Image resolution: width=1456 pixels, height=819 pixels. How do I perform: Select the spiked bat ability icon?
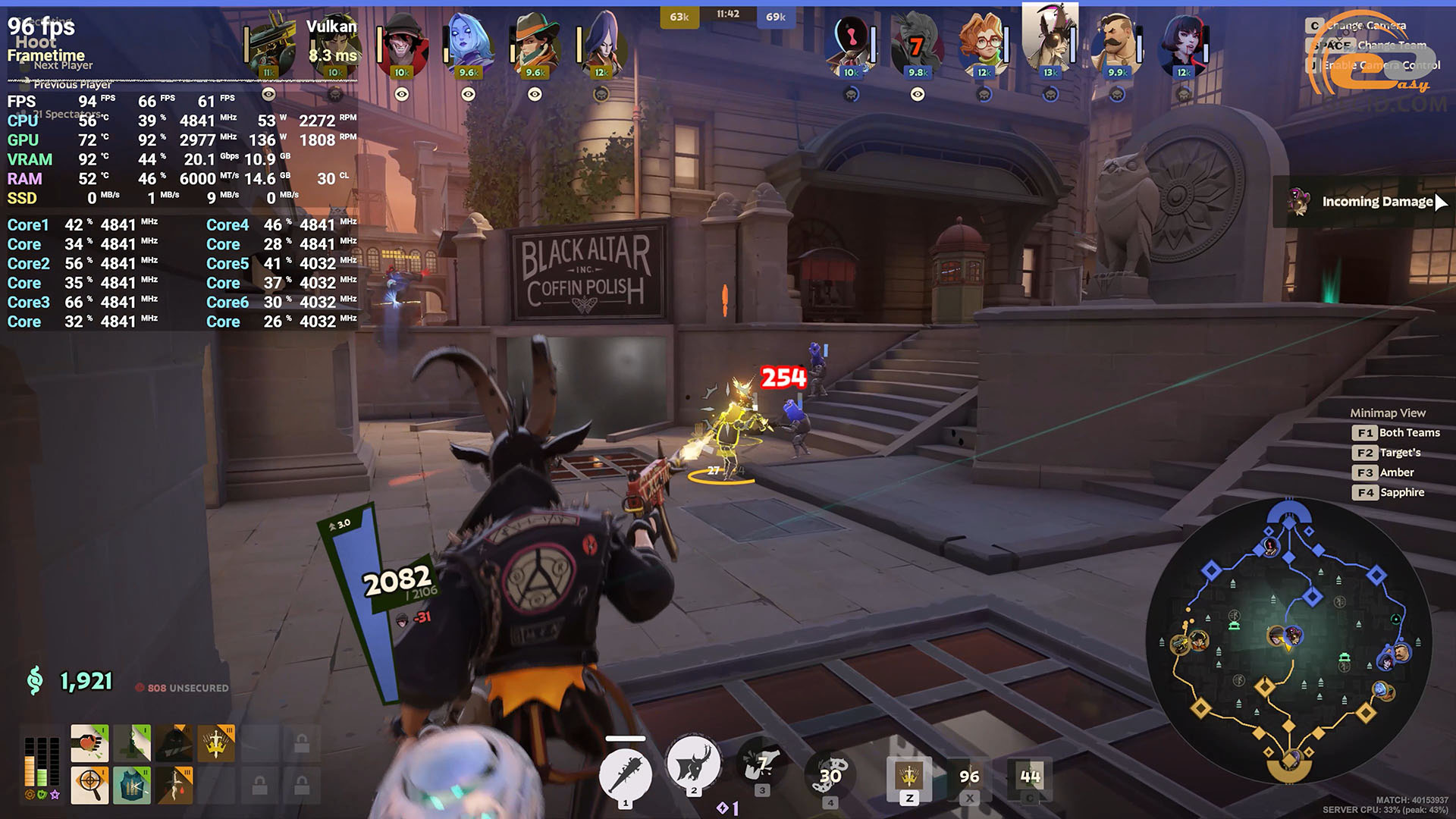pyautogui.click(x=625, y=773)
